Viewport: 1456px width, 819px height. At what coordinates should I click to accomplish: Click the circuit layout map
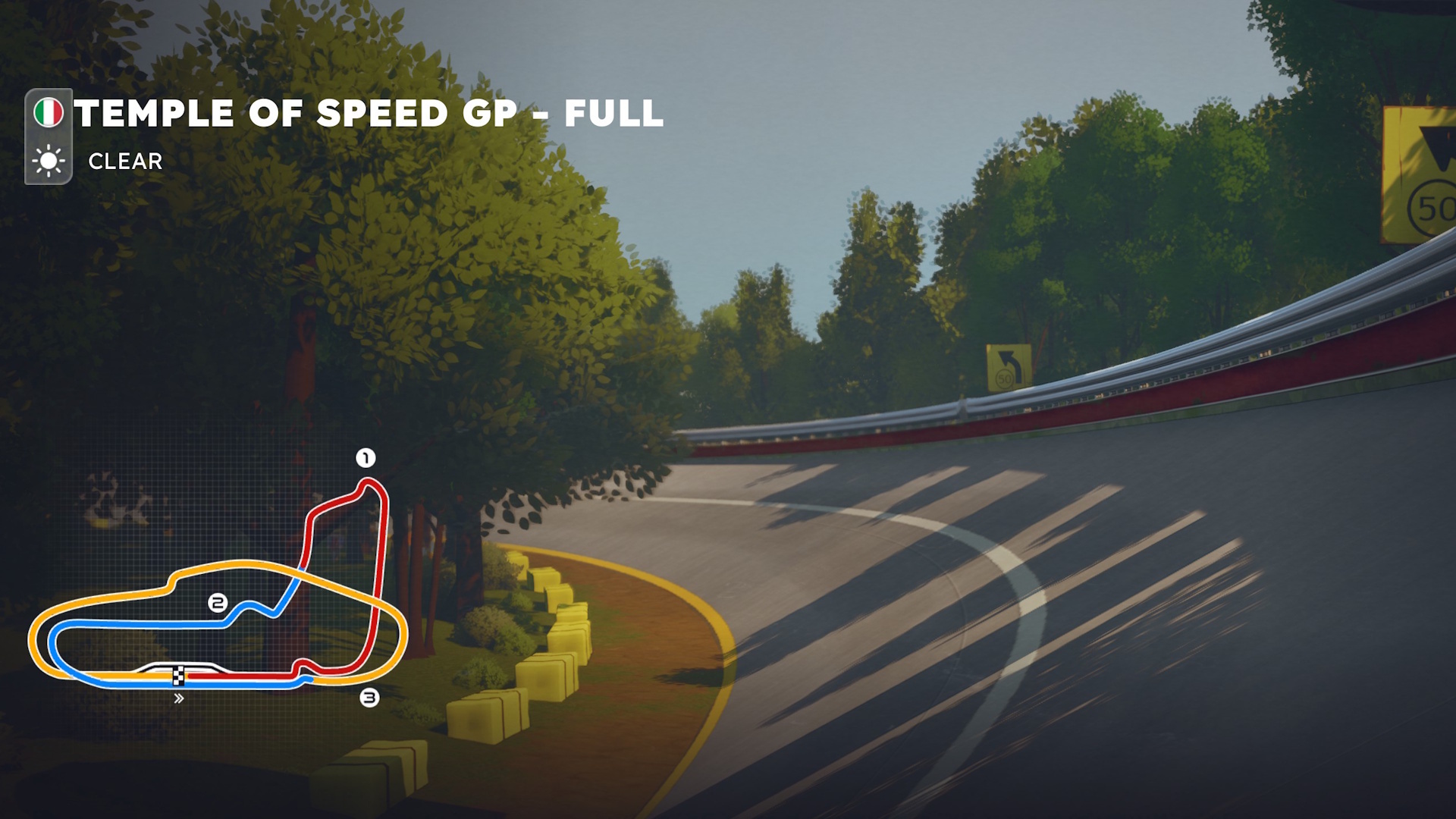tap(218, 584)
